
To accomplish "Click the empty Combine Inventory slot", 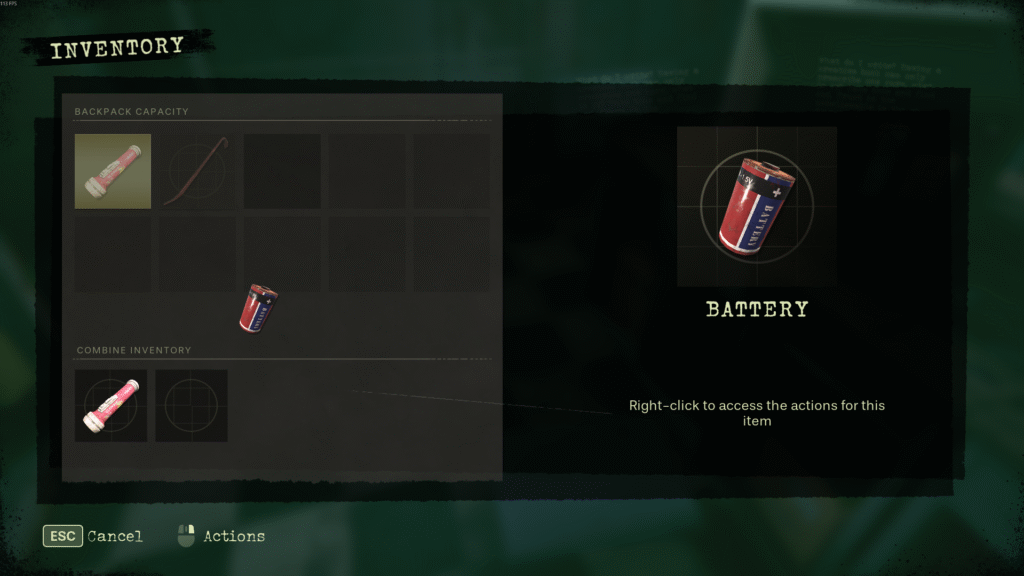I will (x=191, y=406).
